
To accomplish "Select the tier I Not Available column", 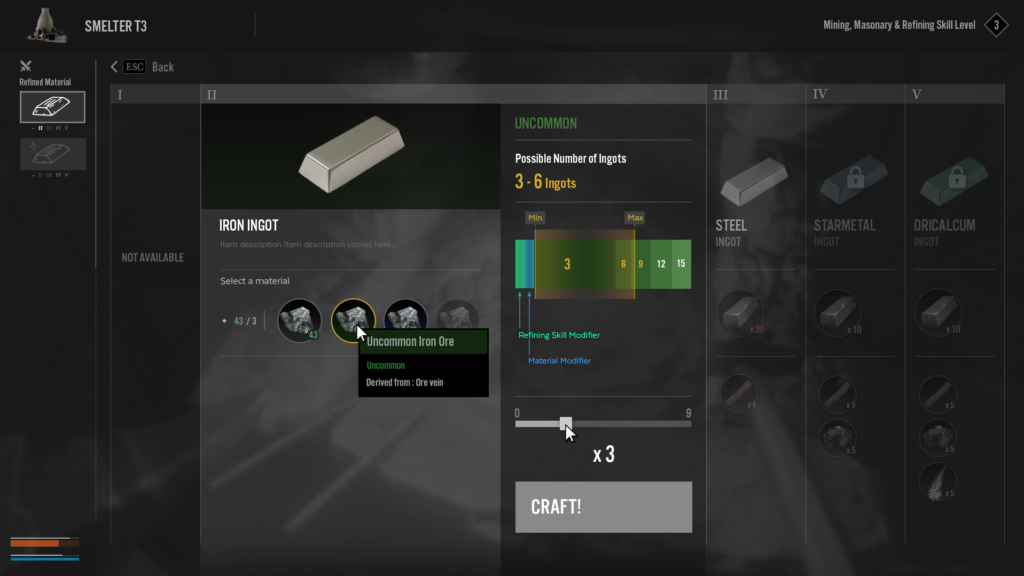I will click(153, 257).
